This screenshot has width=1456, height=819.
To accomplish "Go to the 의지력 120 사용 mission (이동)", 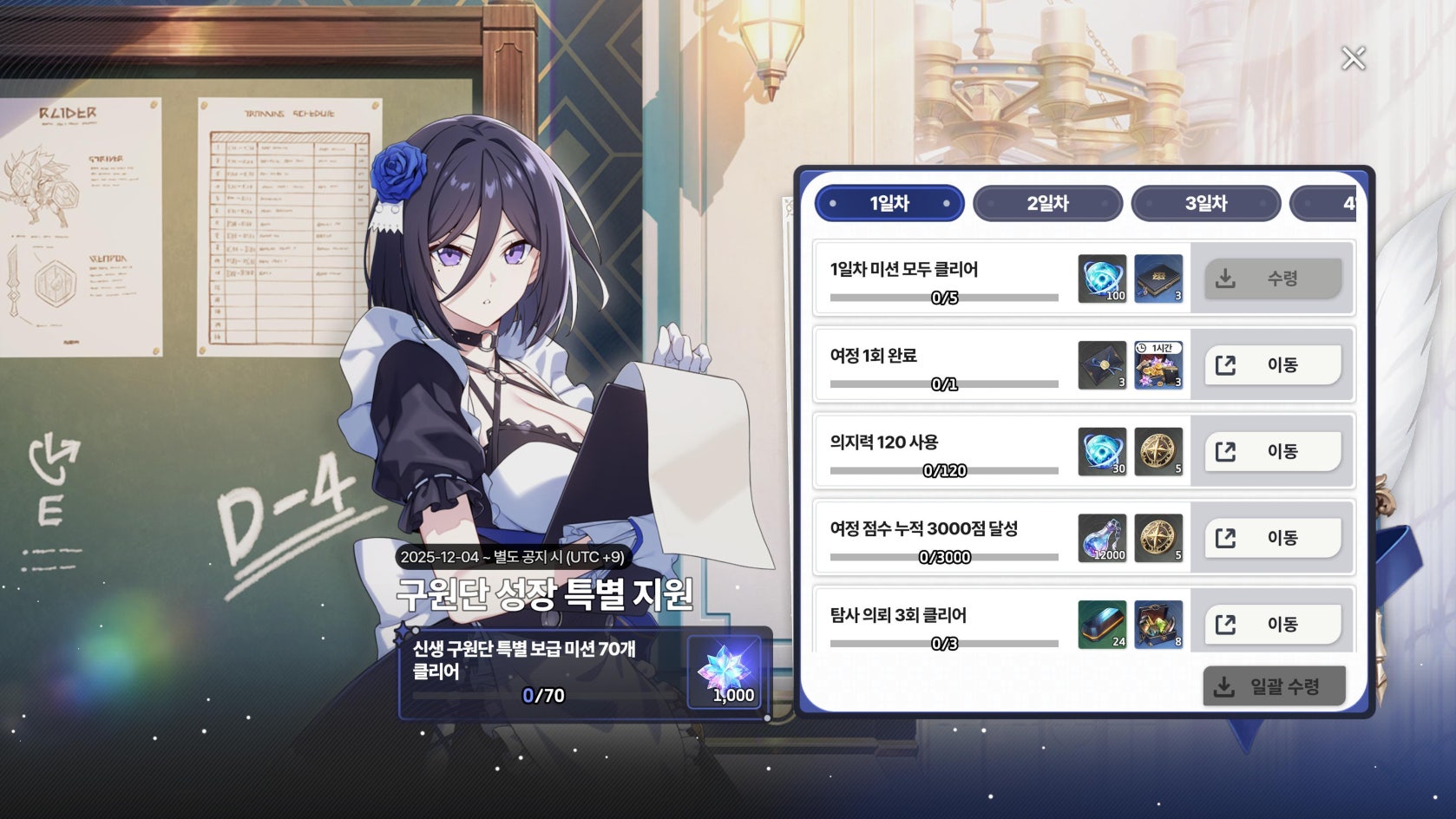I will [1272, 451].
